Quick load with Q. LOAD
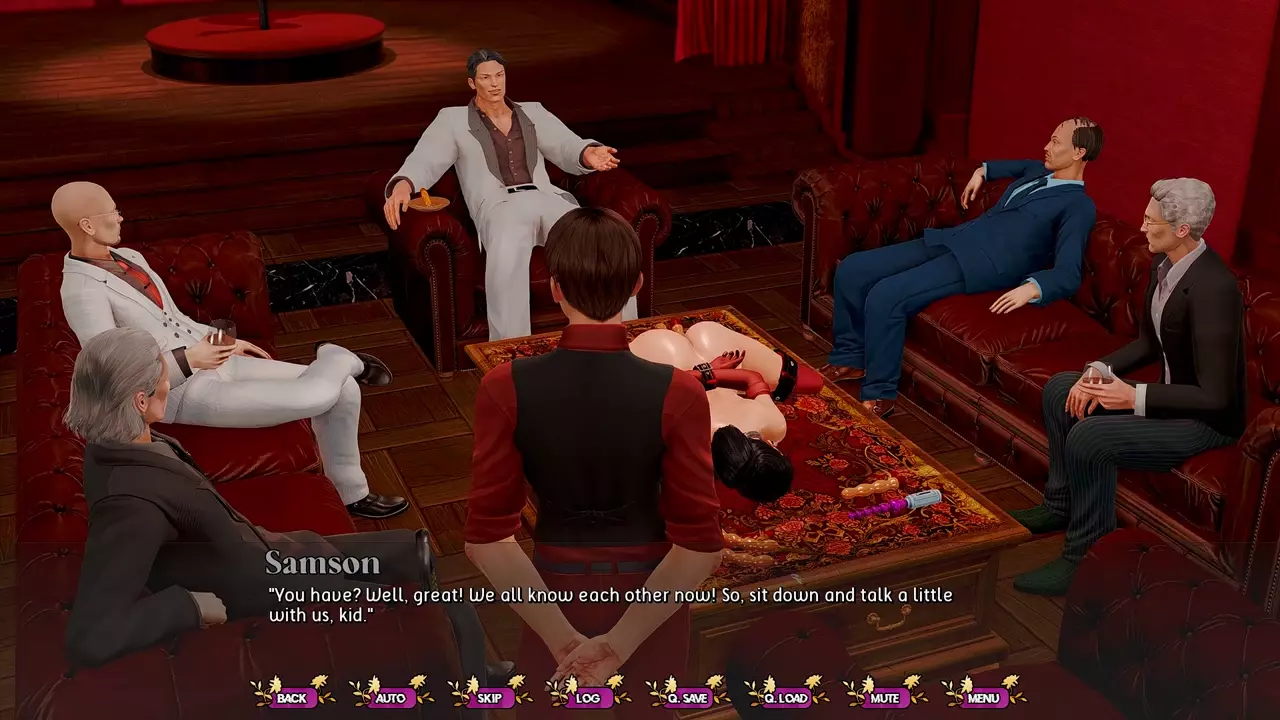This screenshot has width=1280, height=720. tap(786, 697)
